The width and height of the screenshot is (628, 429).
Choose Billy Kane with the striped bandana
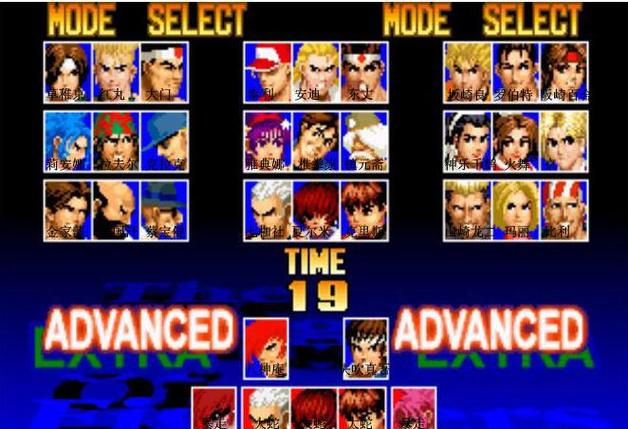[x=565, y=209]
